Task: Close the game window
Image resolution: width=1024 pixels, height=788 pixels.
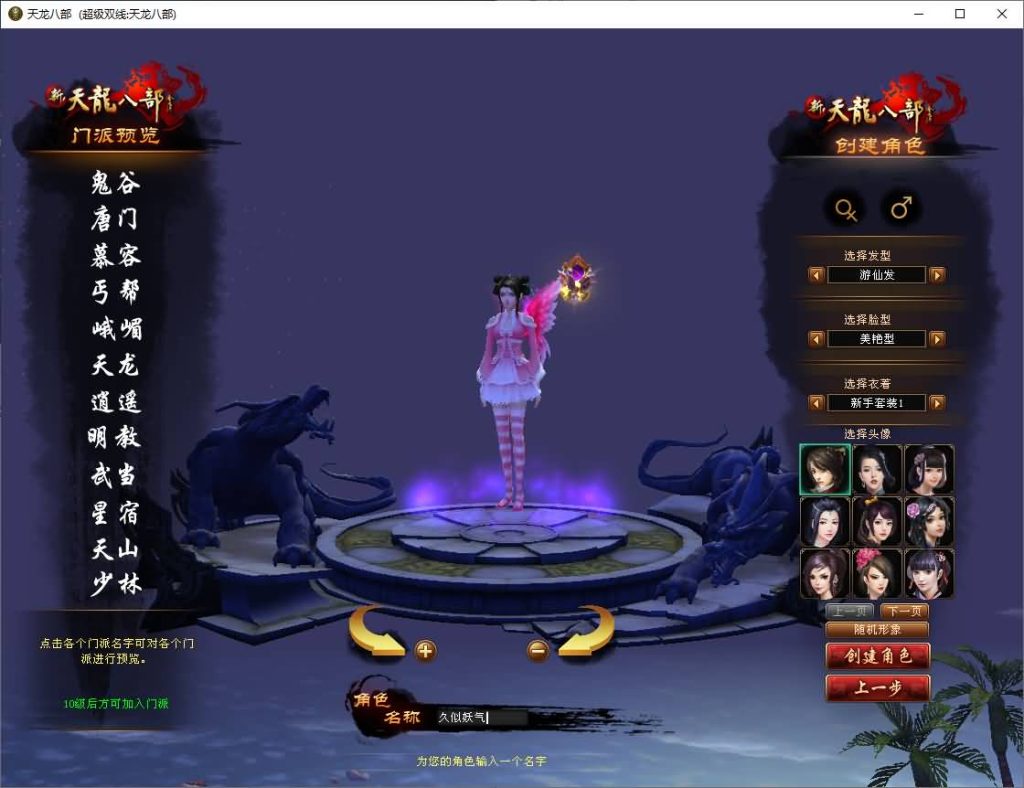Action: [x=1002, y=14]
